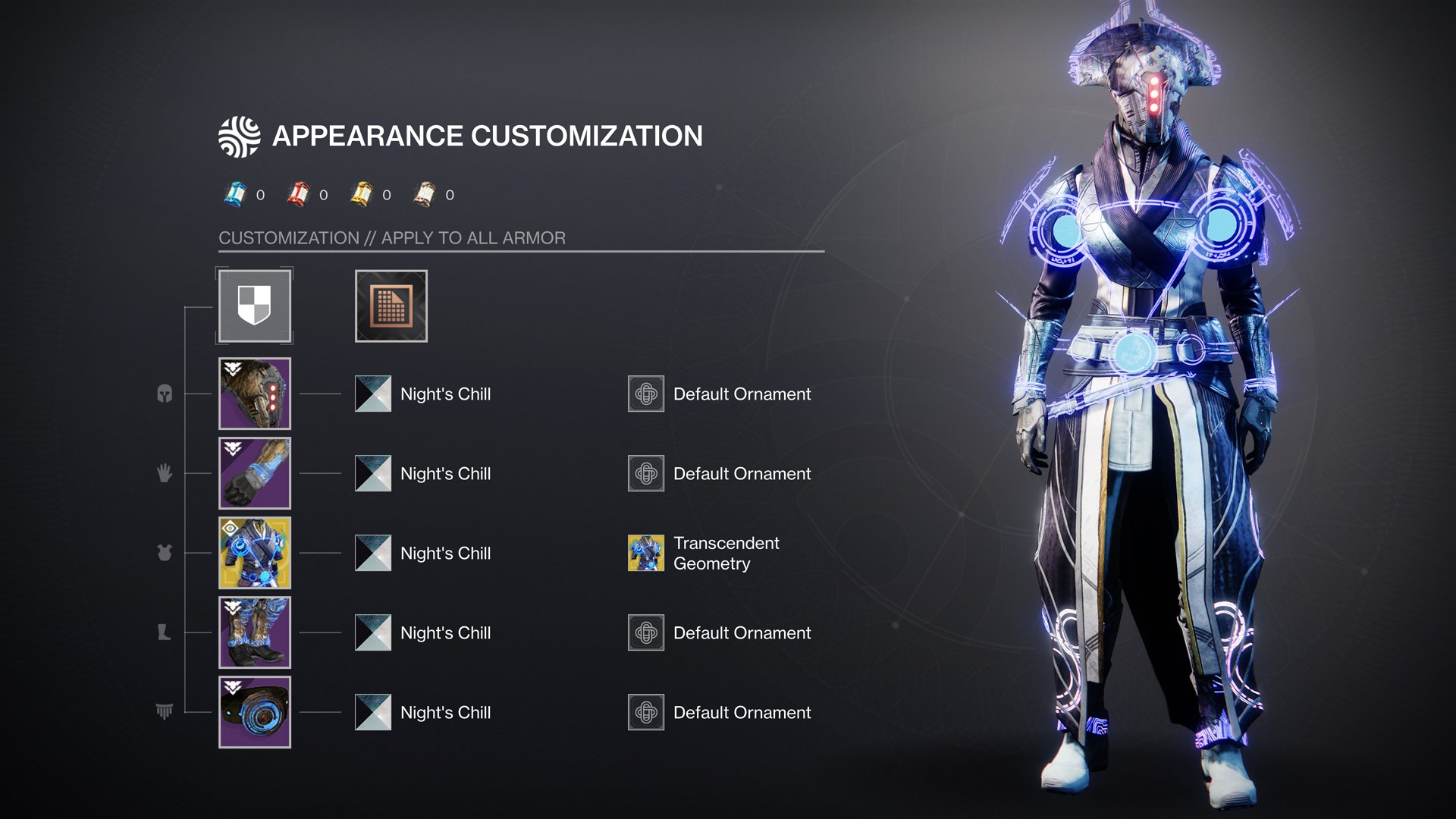The width and height of the screenshot is (1456, 819).
Task: Open the bond's Default Ornament slot
Action: click(646, 712)
